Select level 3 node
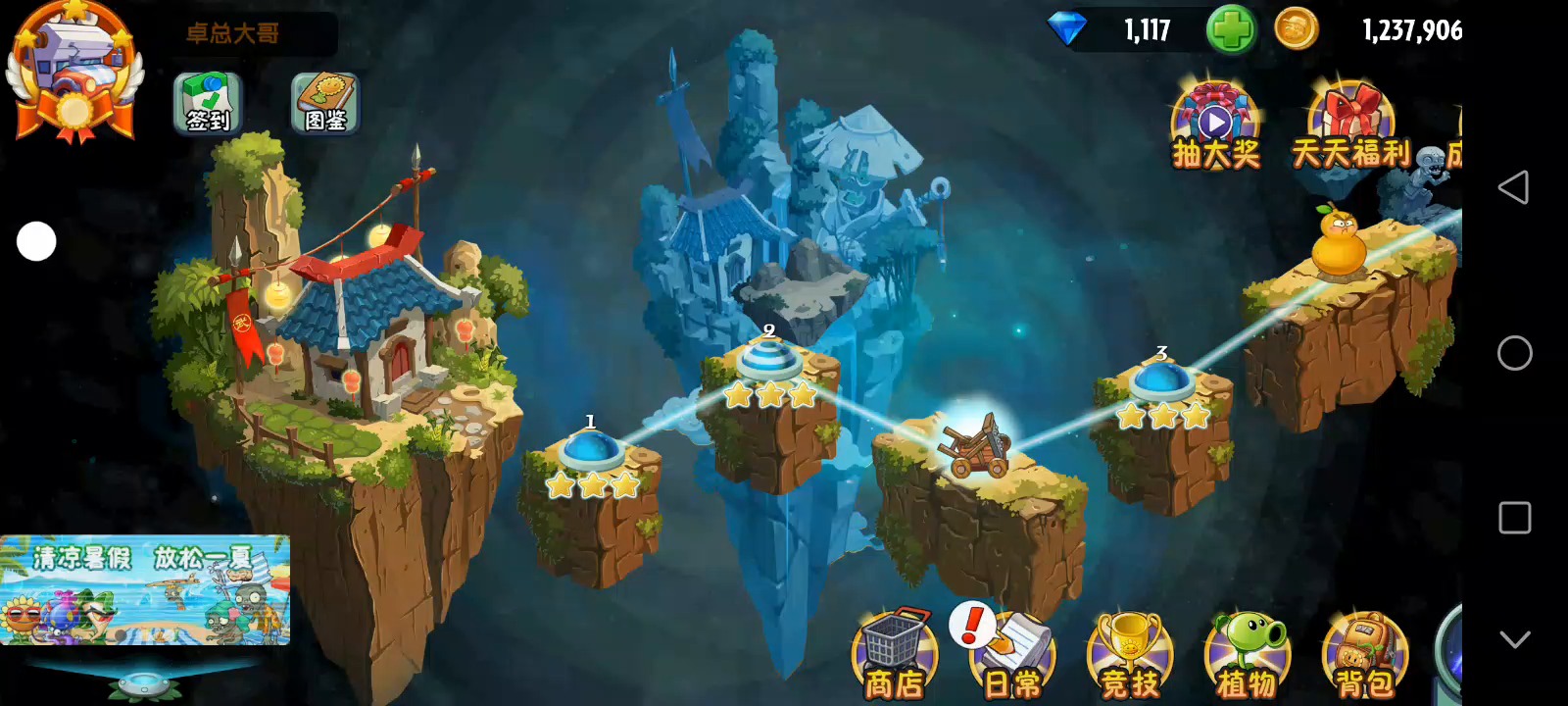Screen dimensions: 1568x706 1161,381
